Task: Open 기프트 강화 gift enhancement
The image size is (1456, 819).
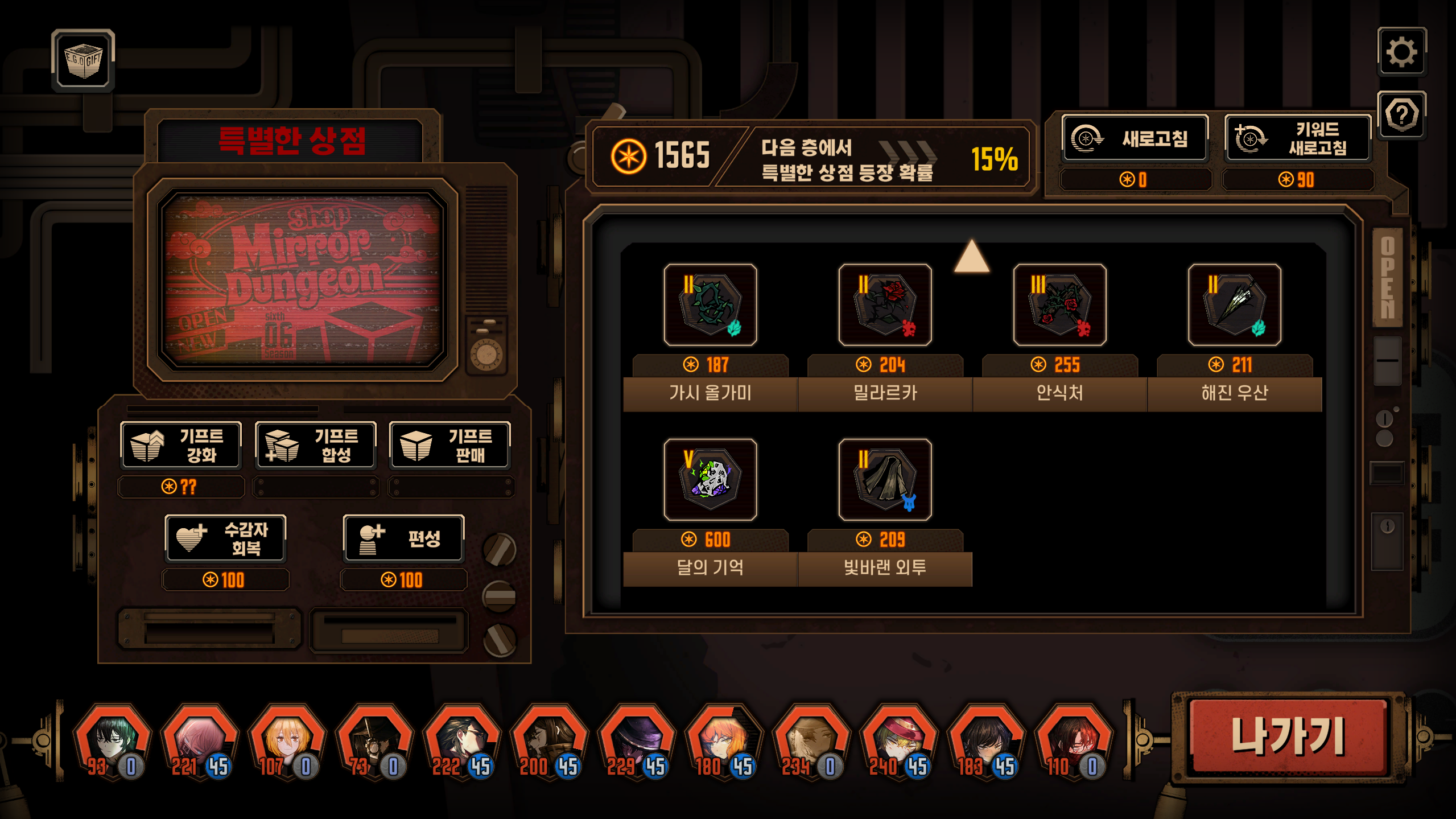Action: (x=181, y=445)
